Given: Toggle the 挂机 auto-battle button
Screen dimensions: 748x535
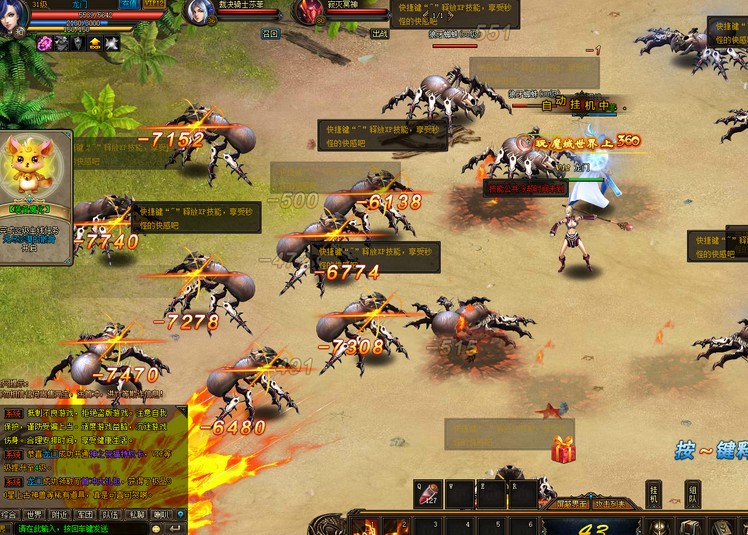Looking at the screenshot, I should click(x=653, y=494).
